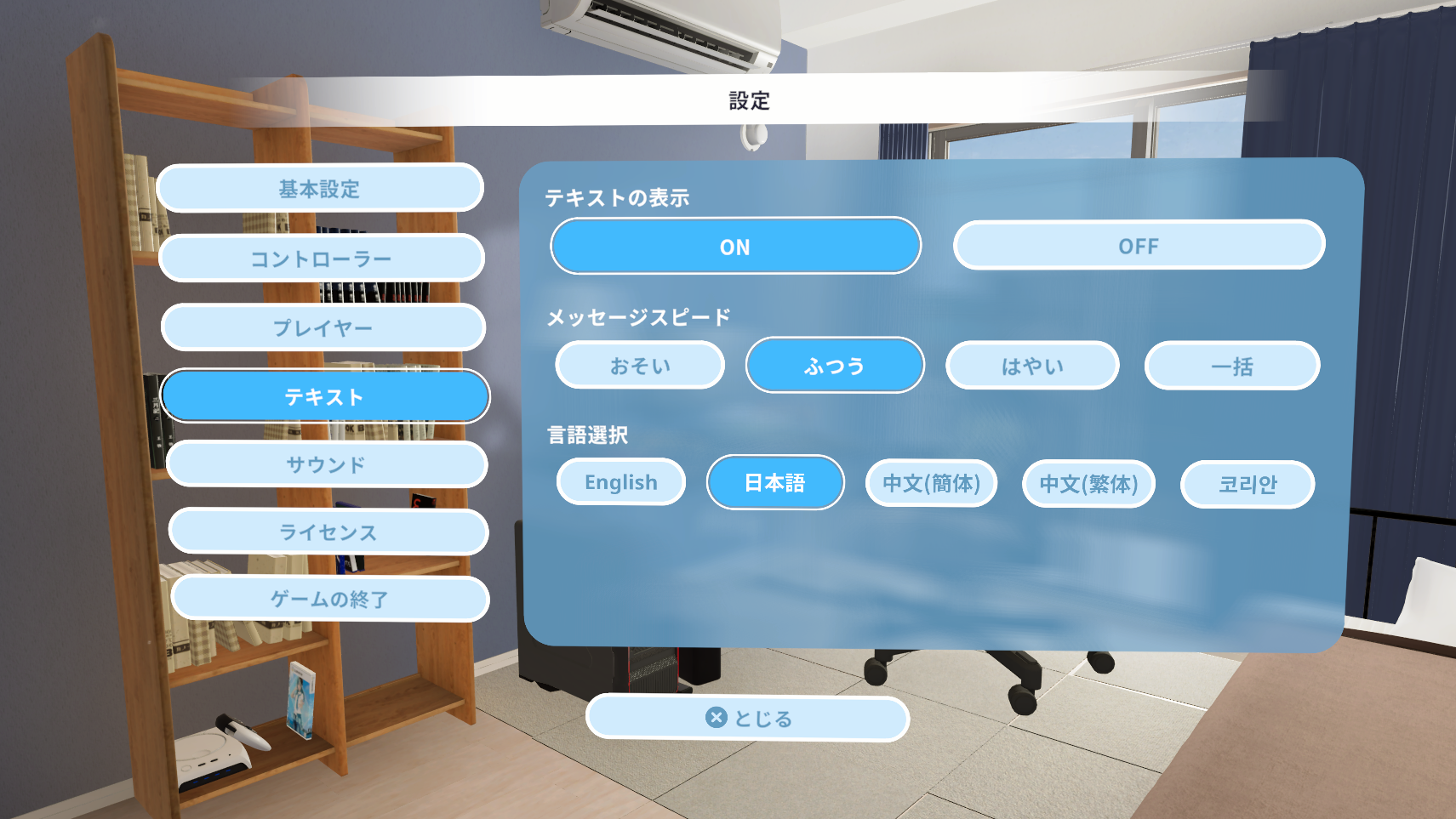
Task: Enable text display by selecting ON
Action: (x=735, y=246)
